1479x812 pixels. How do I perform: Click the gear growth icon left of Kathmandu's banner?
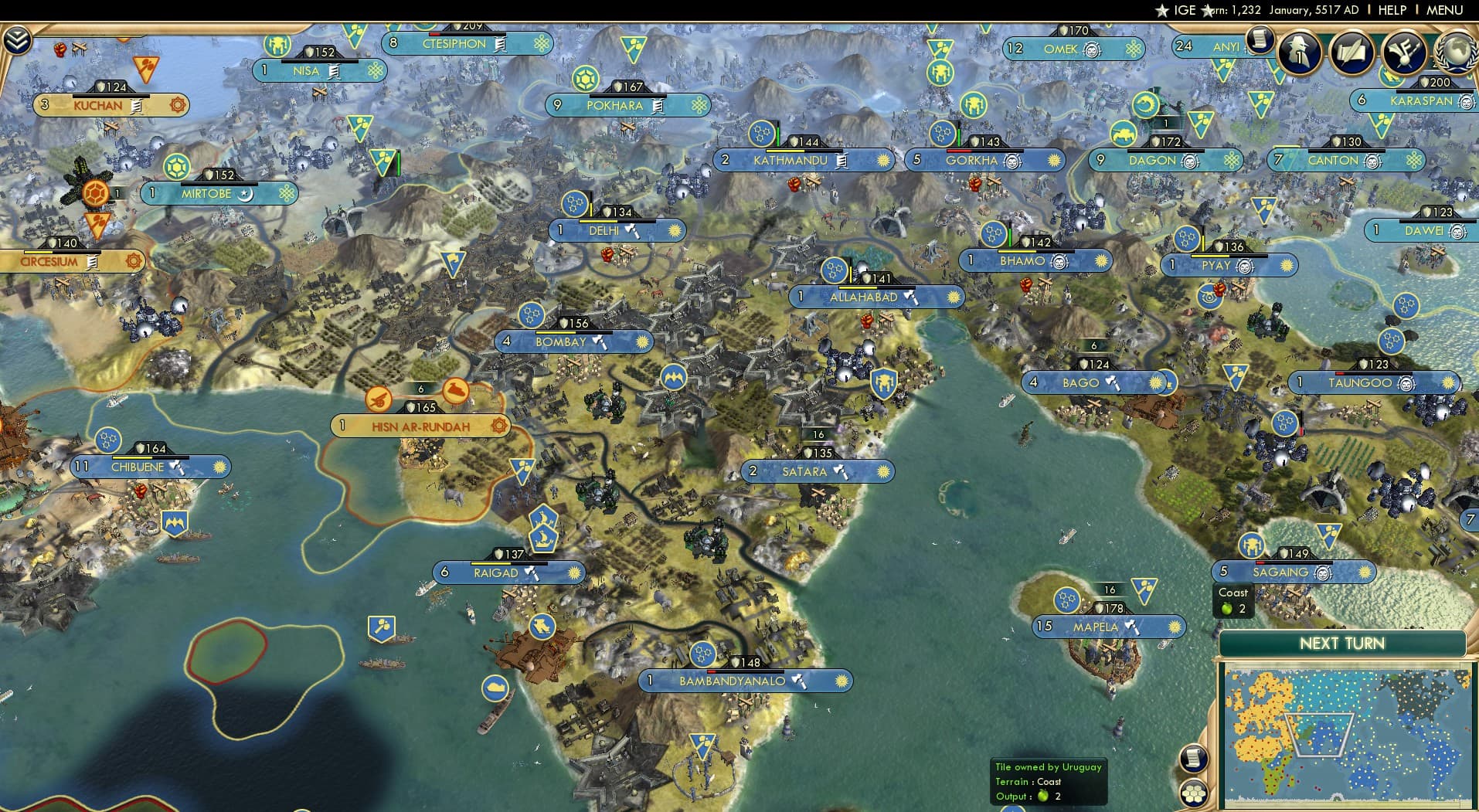[x=761, y=133]
